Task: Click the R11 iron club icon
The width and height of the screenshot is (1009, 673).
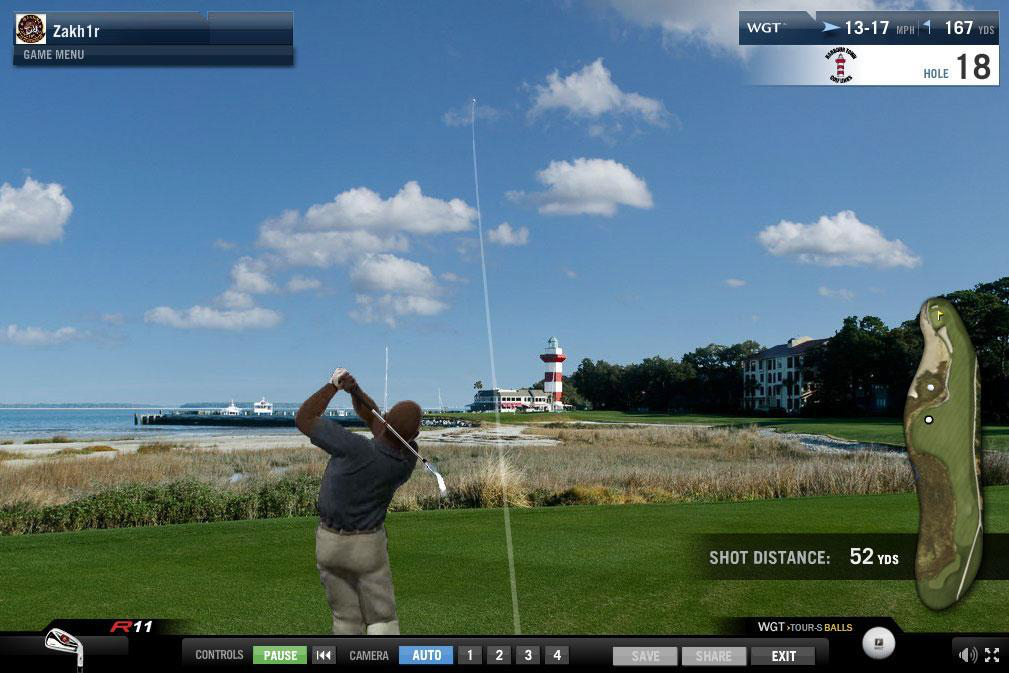Action: click(64, 645)
